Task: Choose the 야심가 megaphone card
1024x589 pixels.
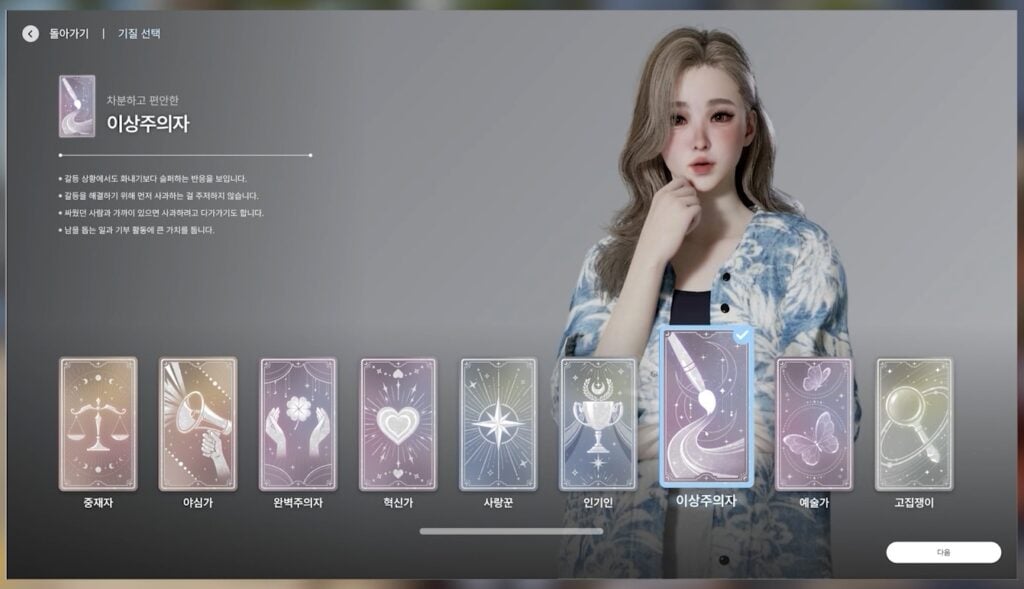Action: pos(198,424)
